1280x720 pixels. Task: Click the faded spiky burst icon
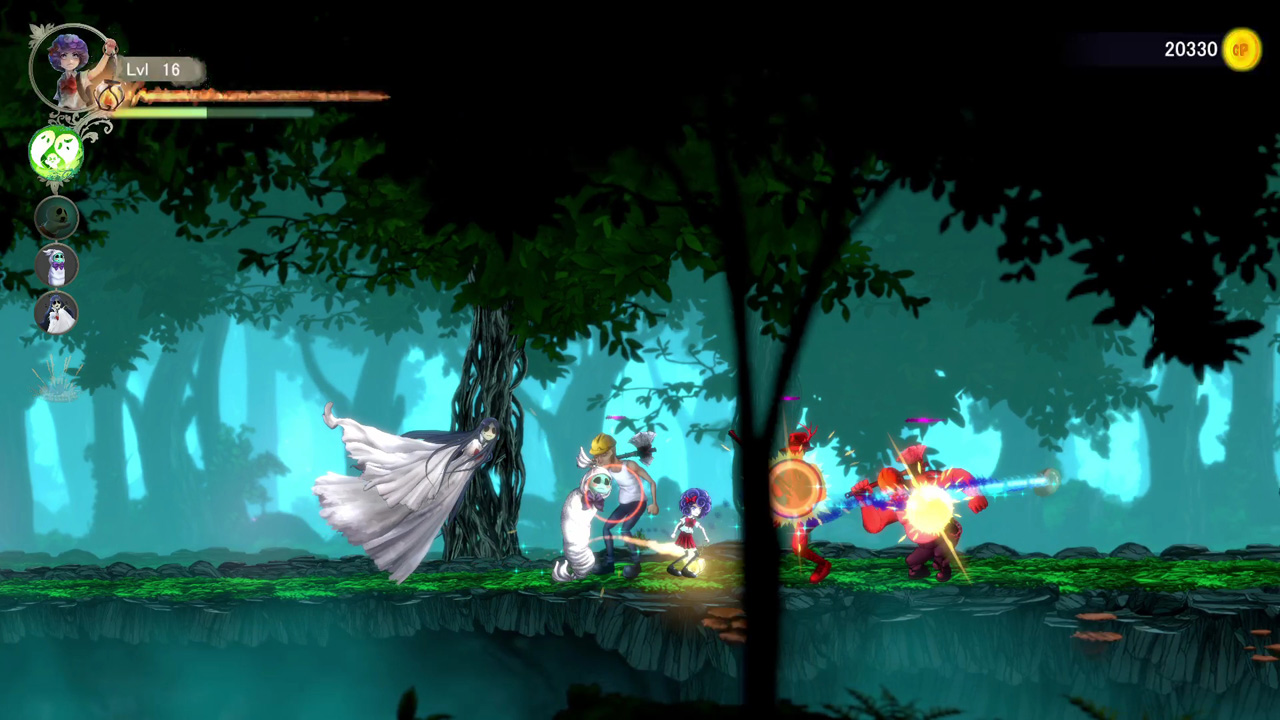point(57,379)
